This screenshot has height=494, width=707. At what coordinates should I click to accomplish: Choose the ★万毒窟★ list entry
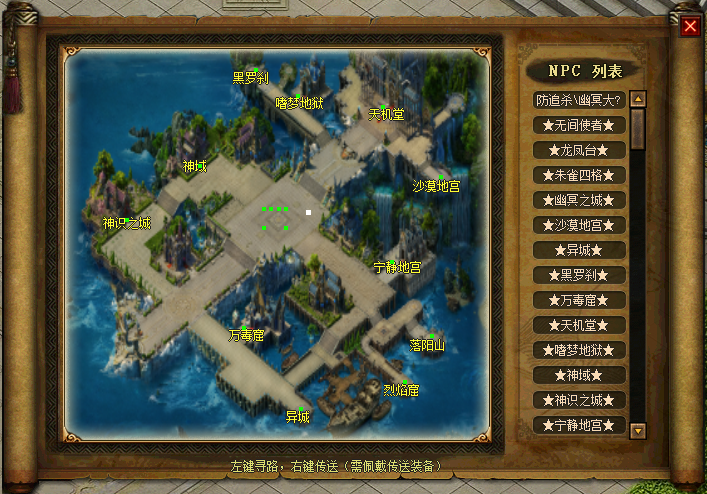tap(579, 300)
